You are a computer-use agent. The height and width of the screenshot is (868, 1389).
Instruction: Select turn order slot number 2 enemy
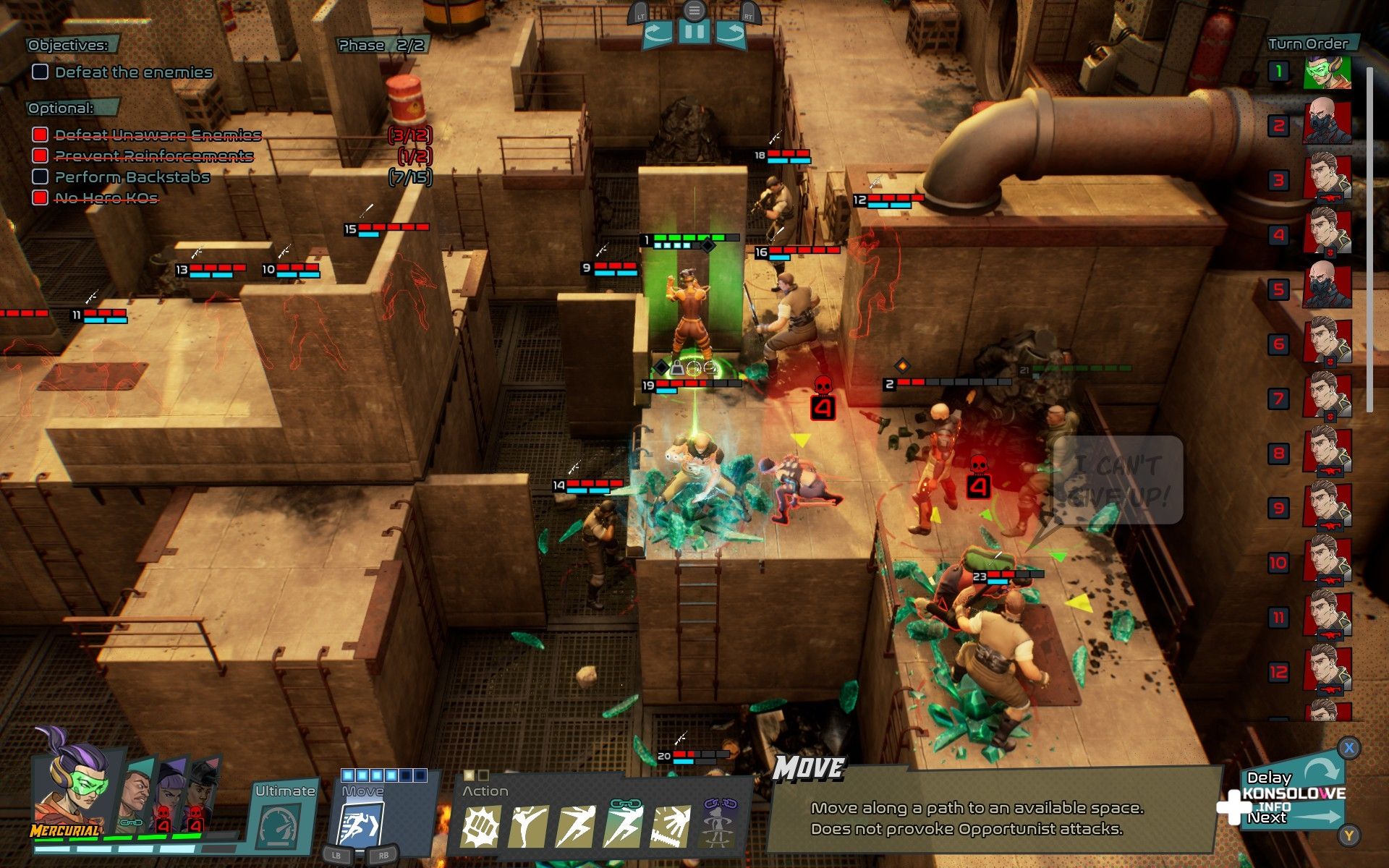point(1327,125)
